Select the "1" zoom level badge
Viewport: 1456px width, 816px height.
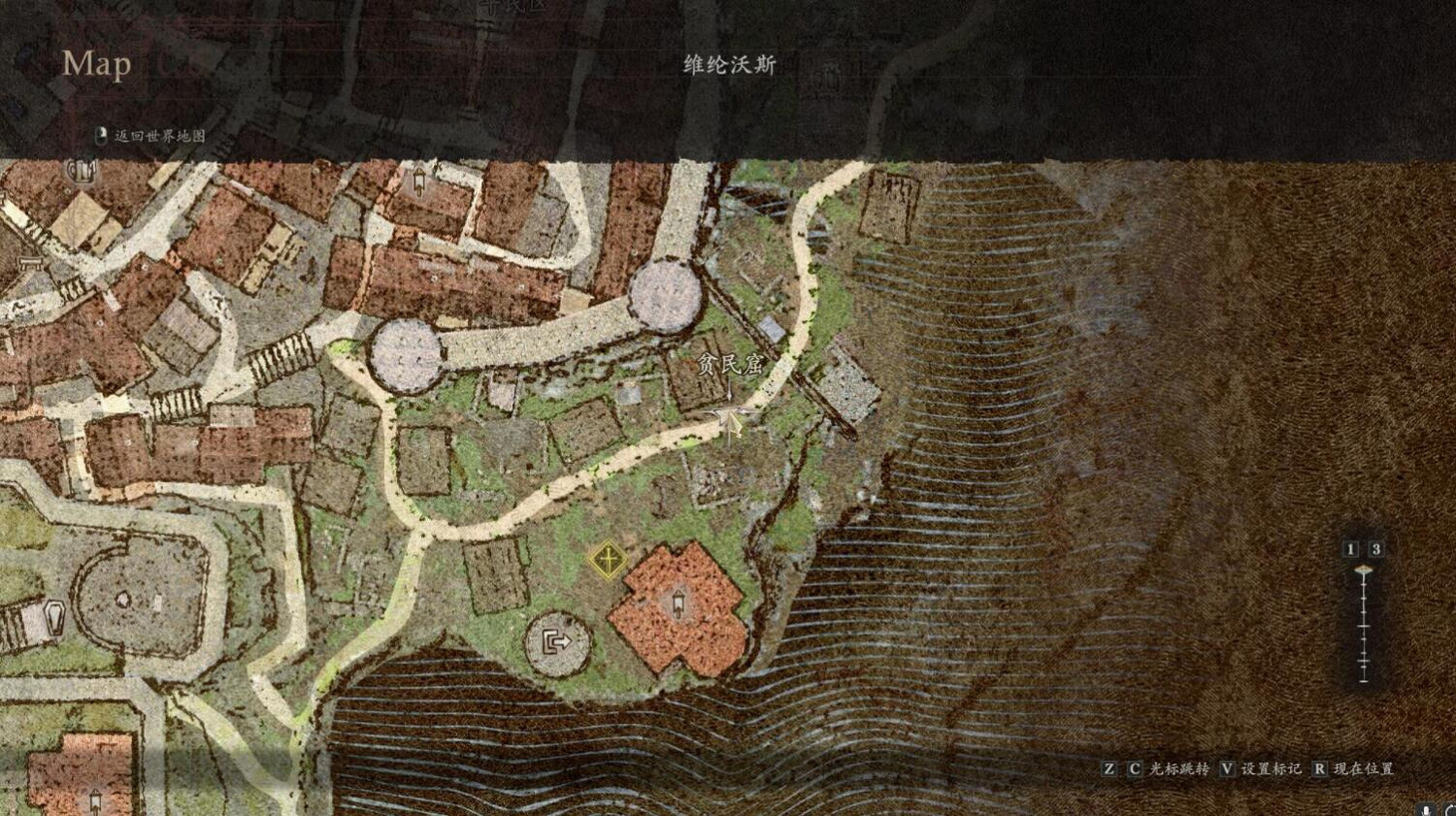1350,548
